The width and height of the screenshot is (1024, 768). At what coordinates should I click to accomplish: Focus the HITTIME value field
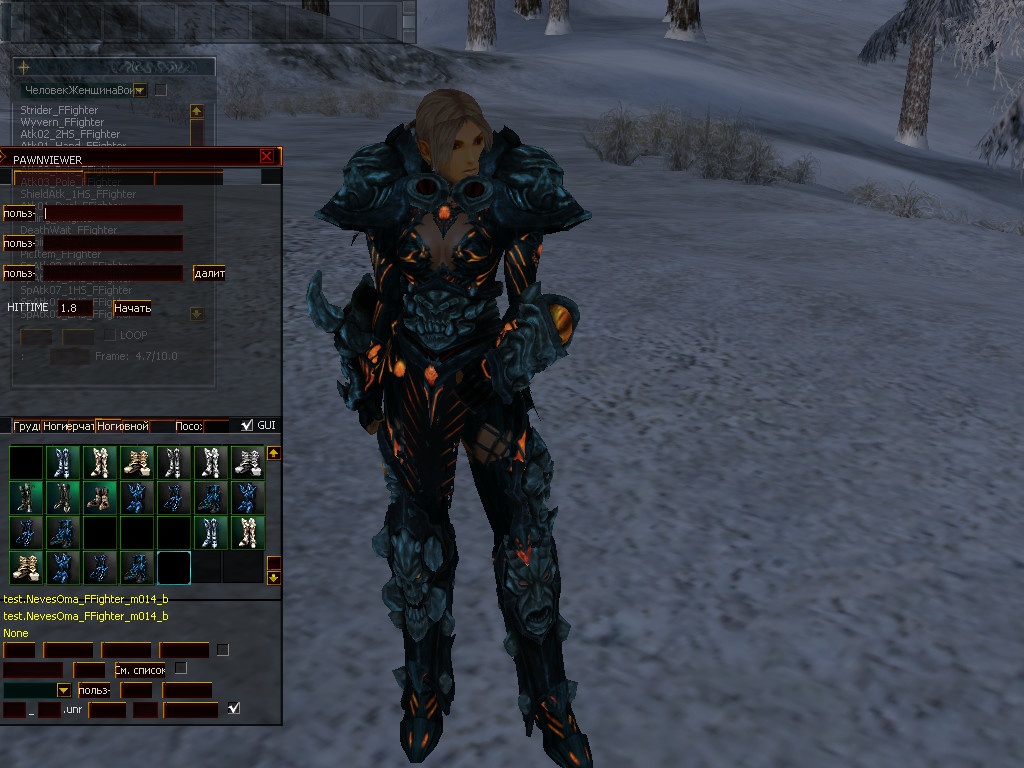pos(75,308)
